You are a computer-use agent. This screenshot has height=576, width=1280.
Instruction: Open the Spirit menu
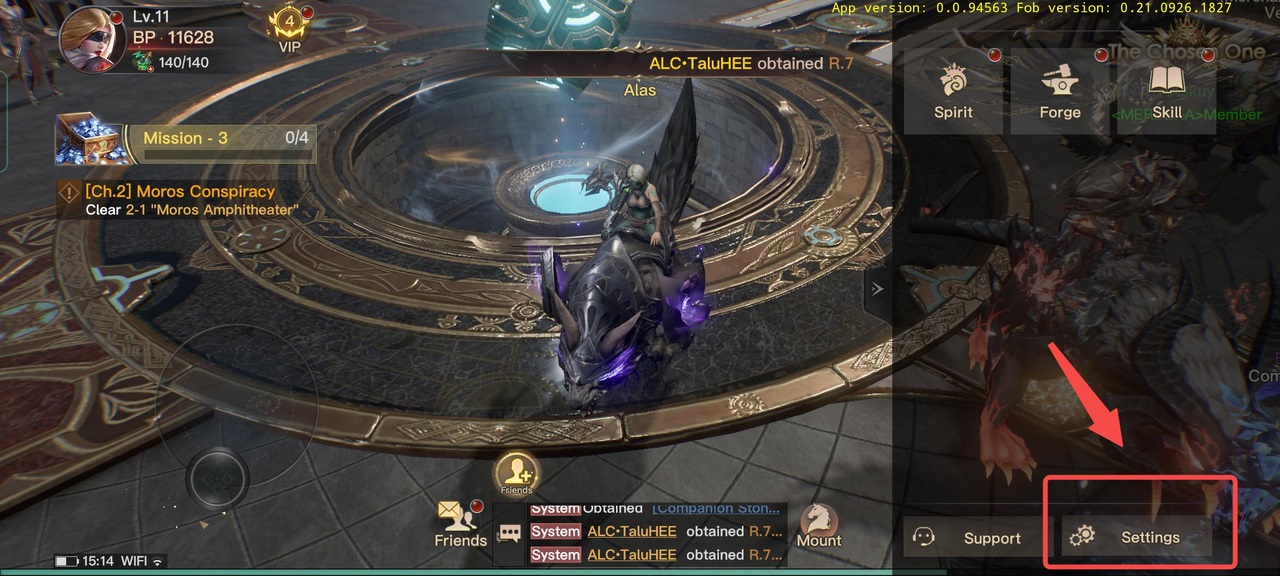pos(953,92)
